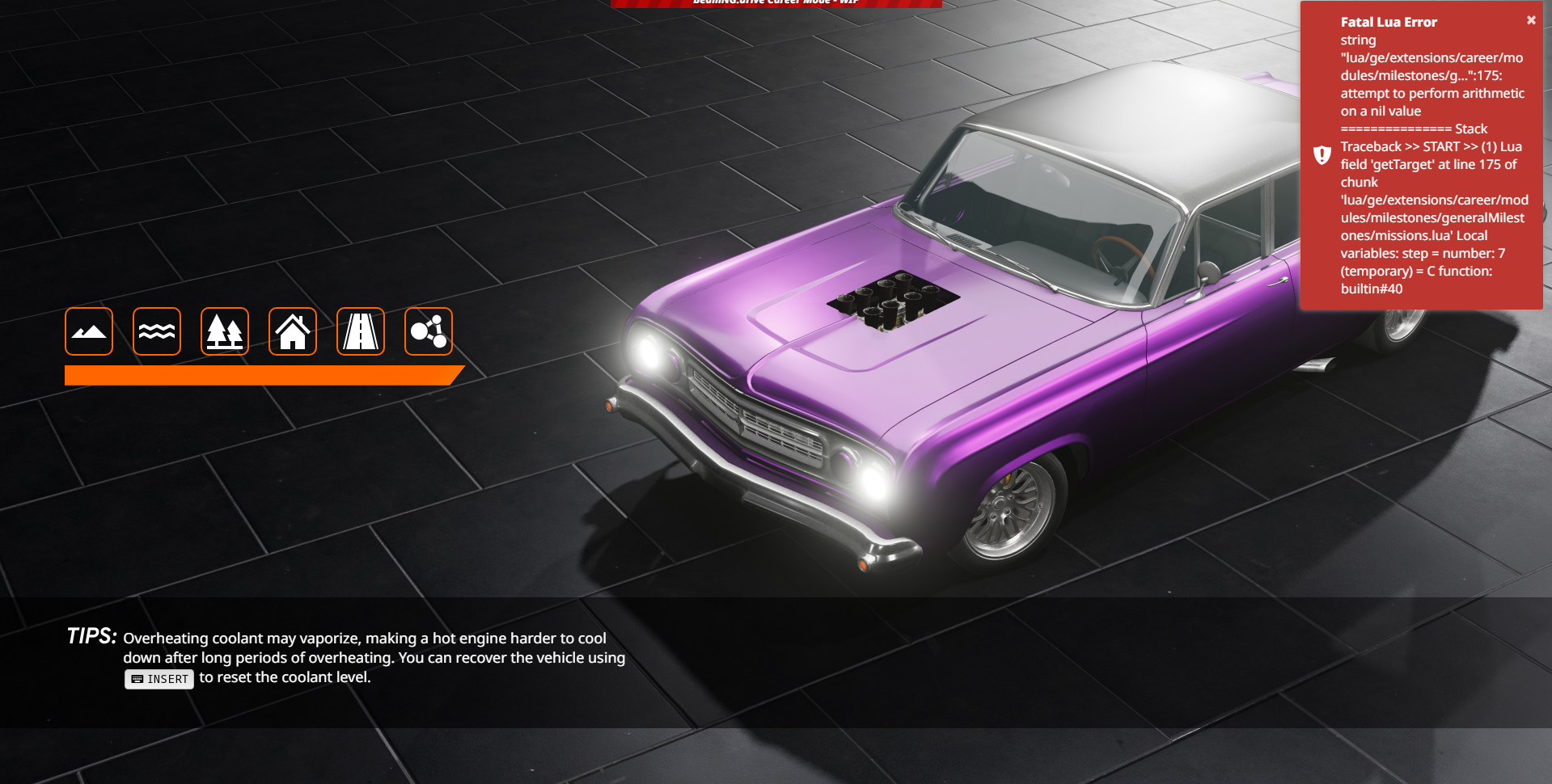
Task: Click the pine trees loading icon
Action: point(225,331)
